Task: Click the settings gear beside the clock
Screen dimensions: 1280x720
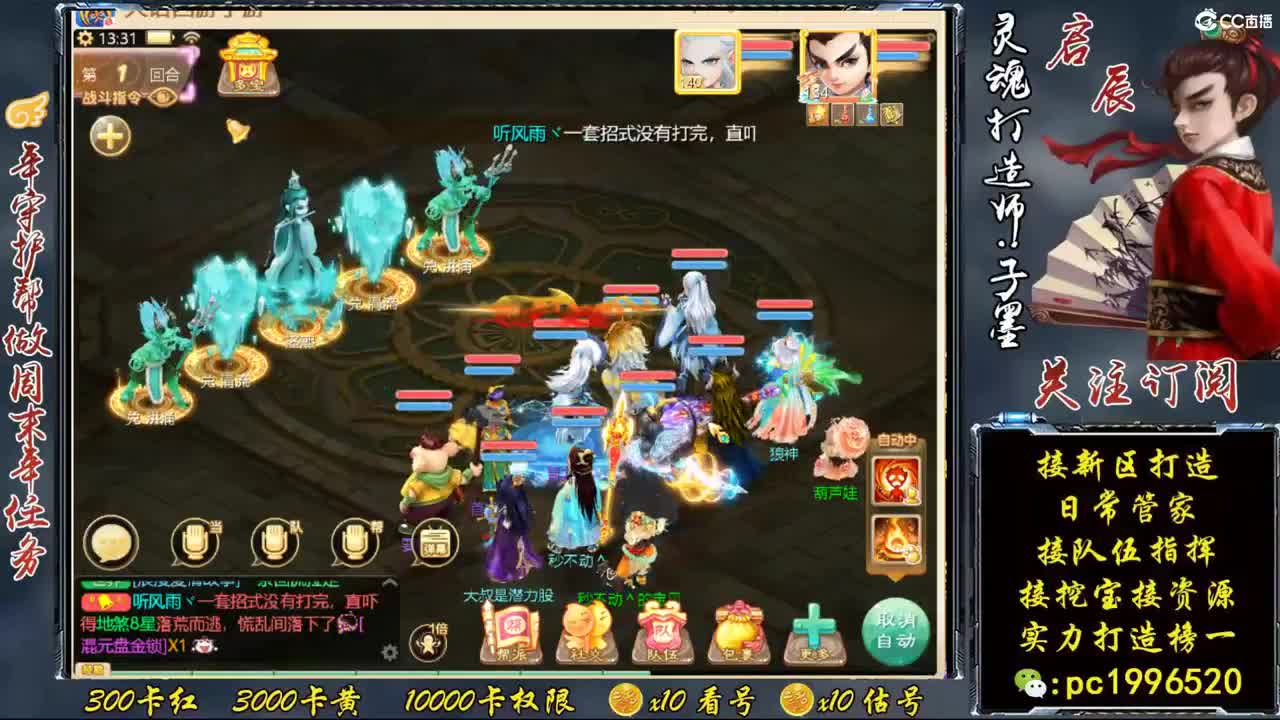Action: 84,38
